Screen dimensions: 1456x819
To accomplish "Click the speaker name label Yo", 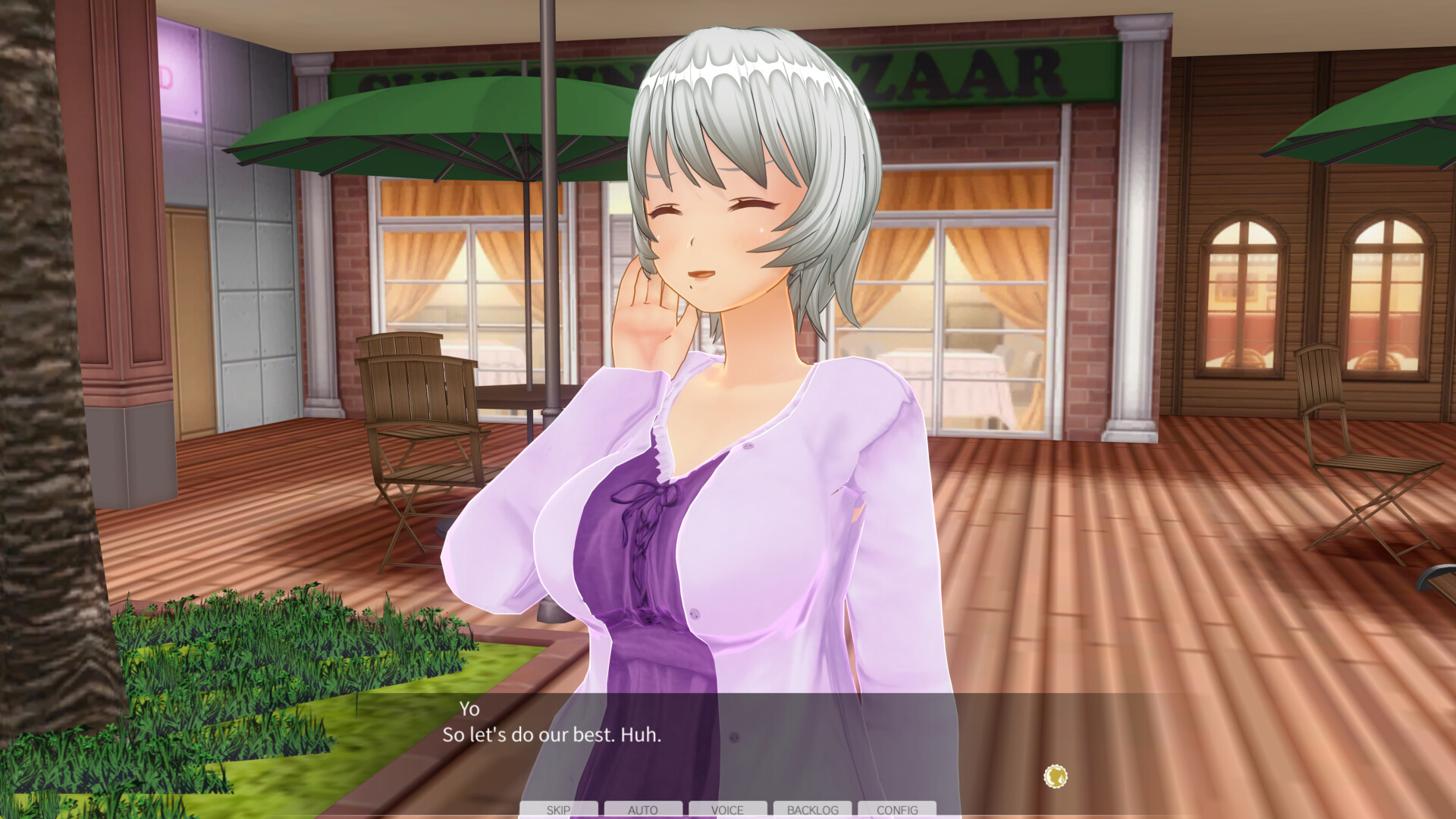I will (x=470, y=710).
